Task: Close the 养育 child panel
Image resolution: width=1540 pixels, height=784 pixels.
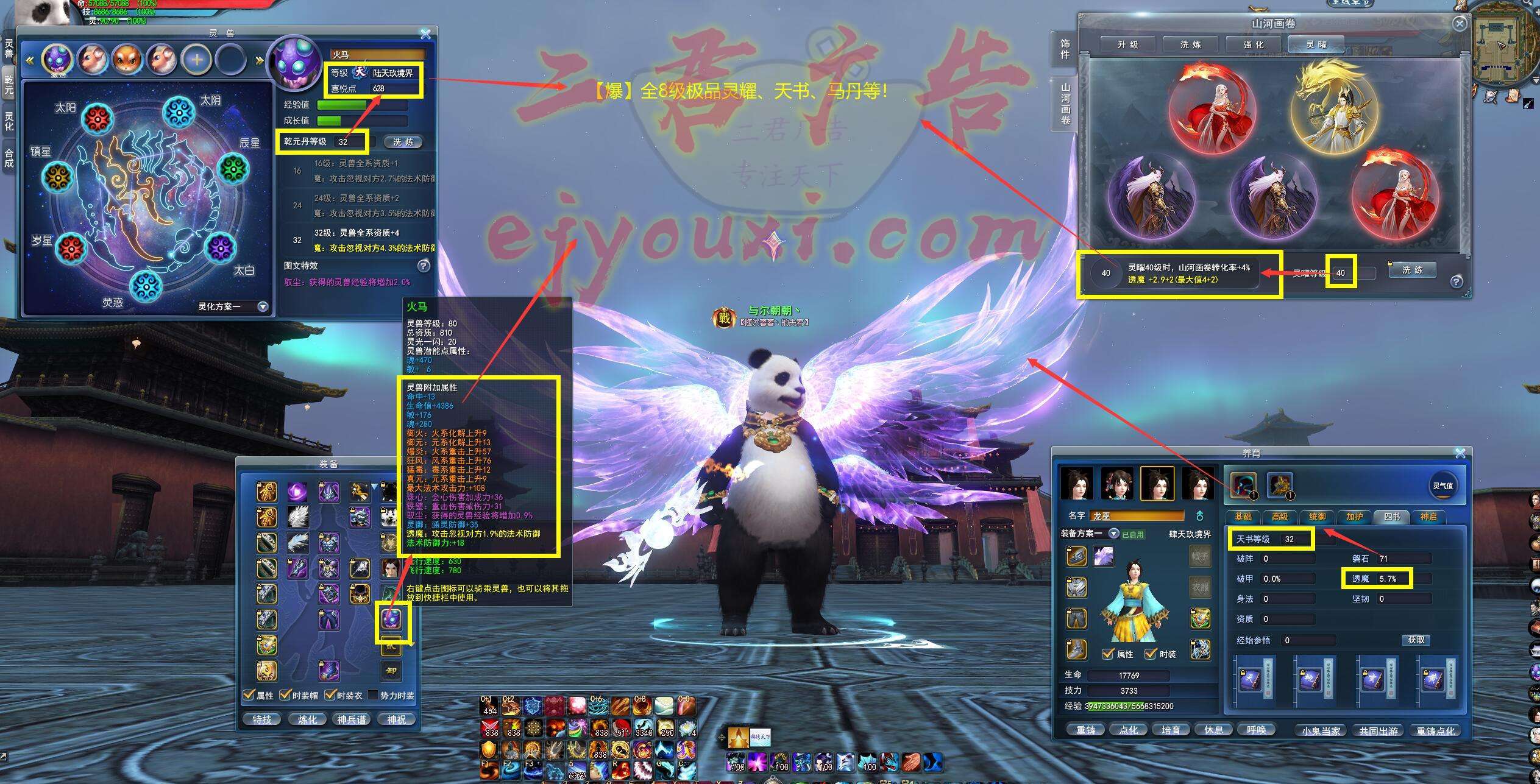Action: coord(1460,453)
